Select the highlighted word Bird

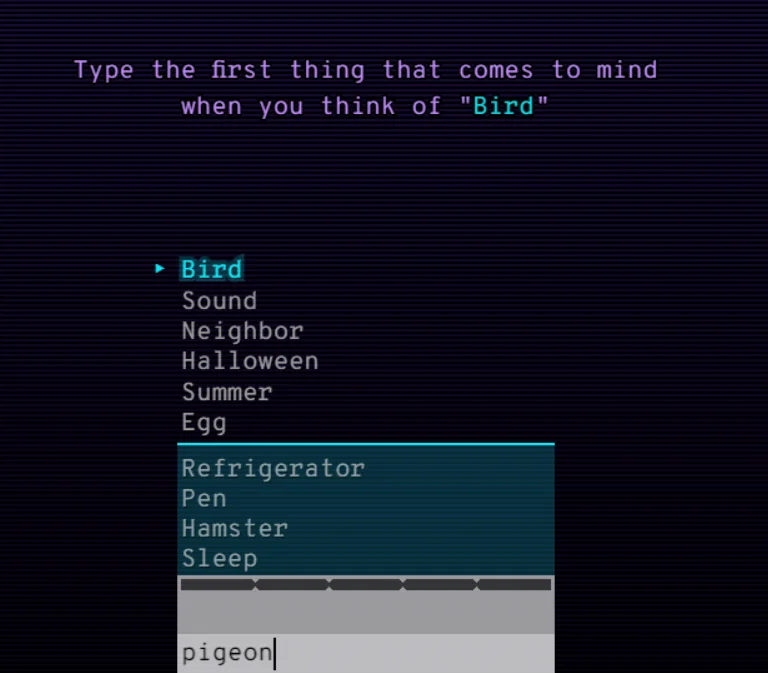coord(211,269)
